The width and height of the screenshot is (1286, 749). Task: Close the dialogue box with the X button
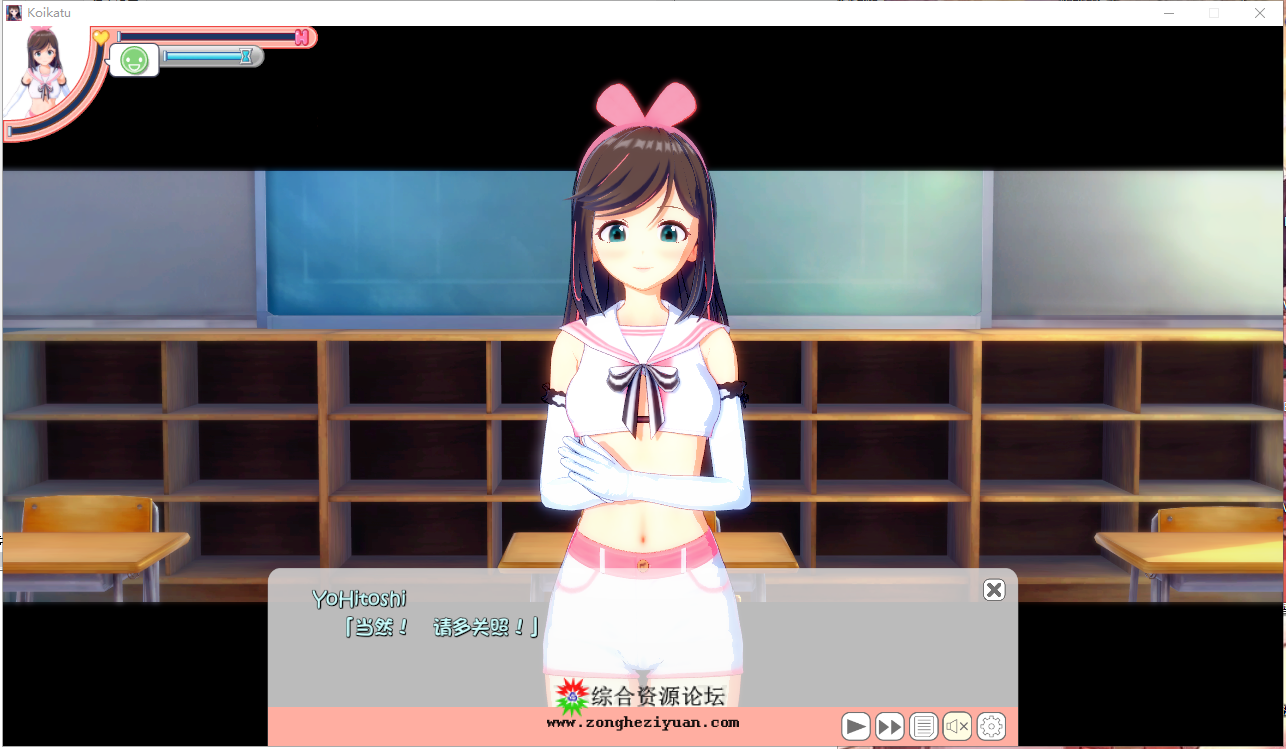(x=993, y=590)
